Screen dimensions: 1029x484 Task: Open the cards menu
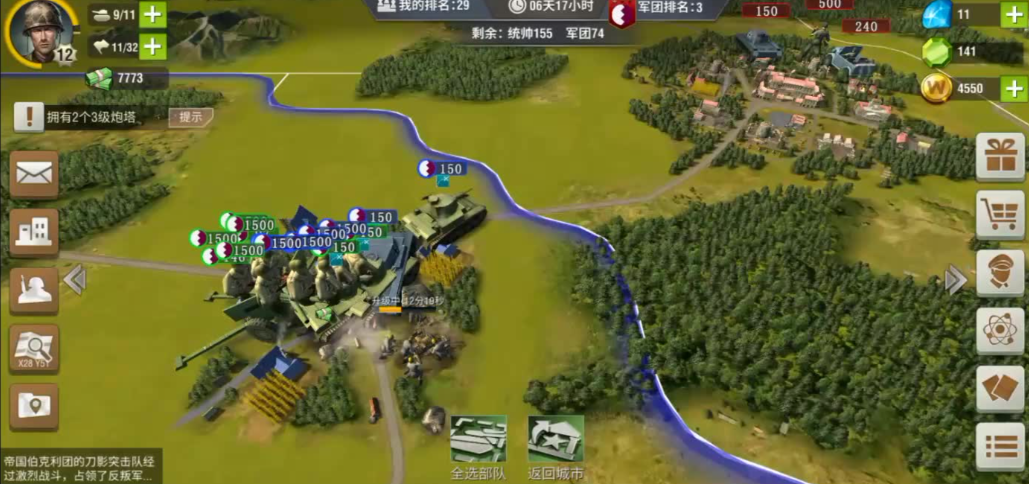pos(1000,388)
